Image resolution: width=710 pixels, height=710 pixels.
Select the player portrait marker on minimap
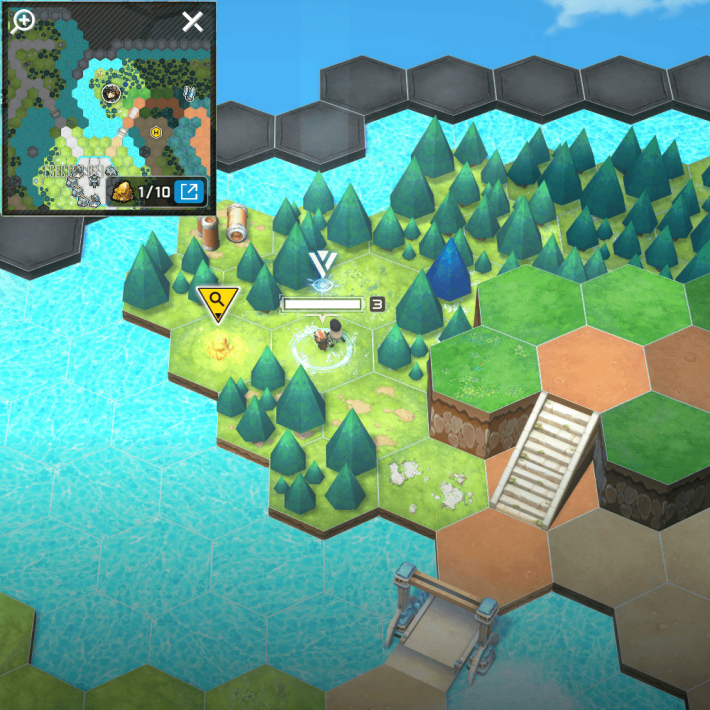pyautogui.click(x=111, y=94)
